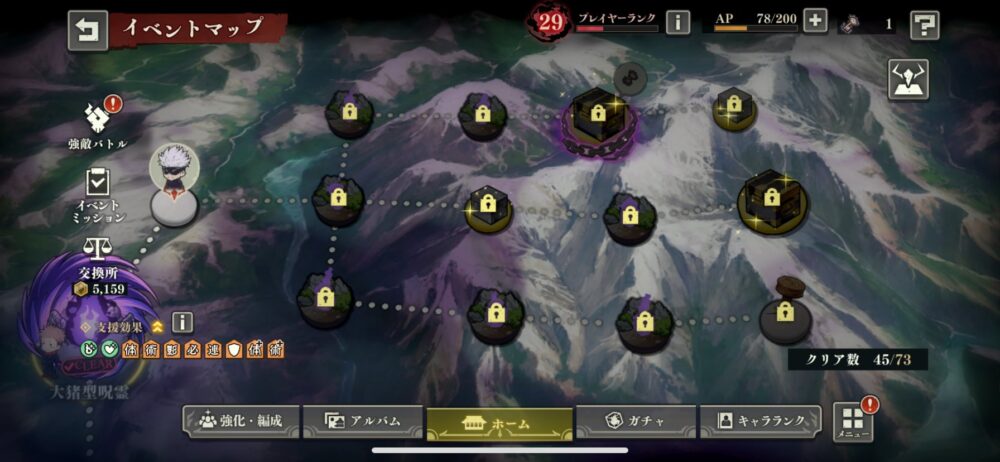Open the メニュー grid menu
The height and width of the screenshot is (462, 1000).
[851, 421]
